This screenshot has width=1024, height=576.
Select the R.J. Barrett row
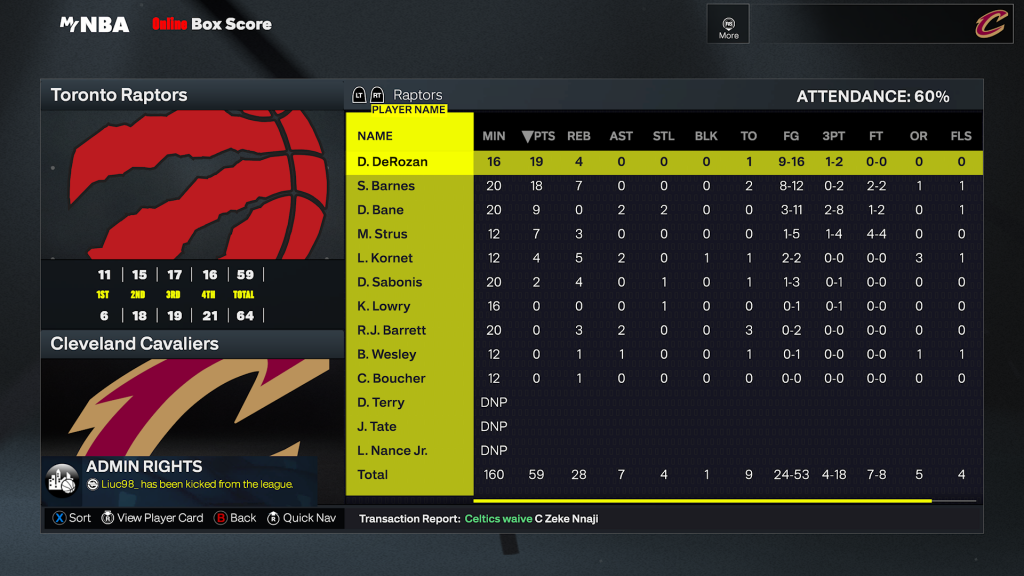click(392, 330)
